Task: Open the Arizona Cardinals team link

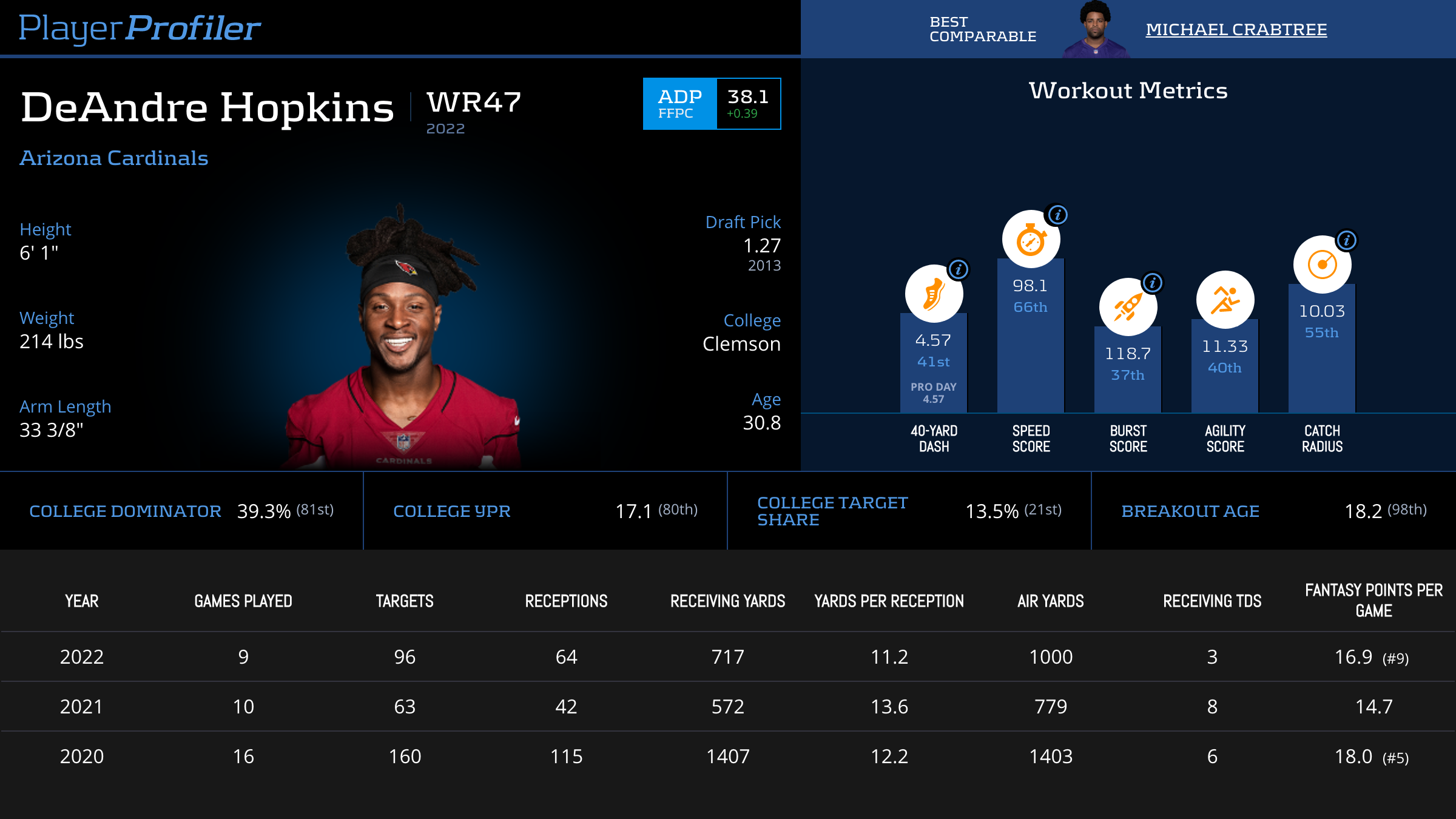Action: (x=114, y=158)
